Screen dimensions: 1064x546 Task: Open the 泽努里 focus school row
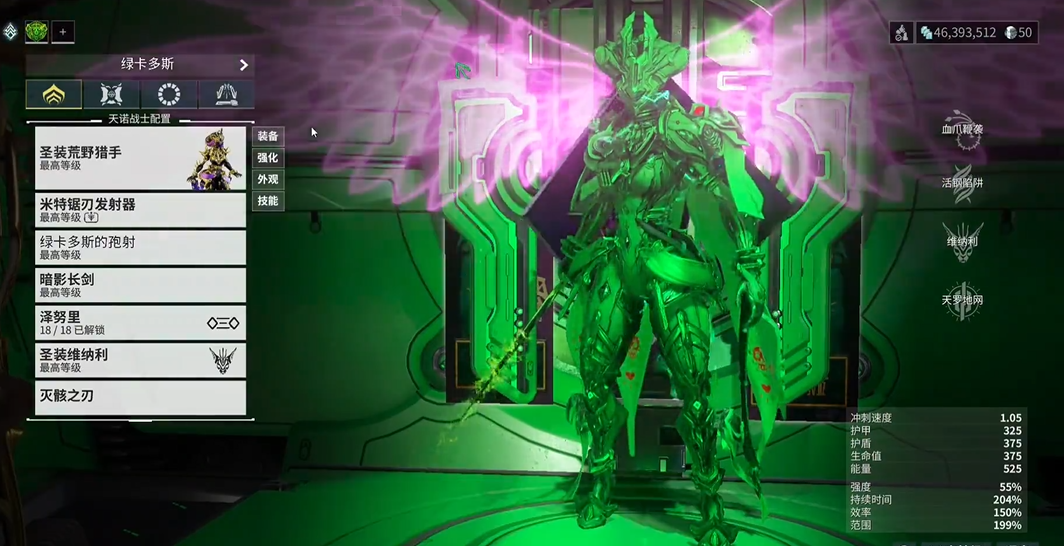pyautogui.click(x=140, y=322)
